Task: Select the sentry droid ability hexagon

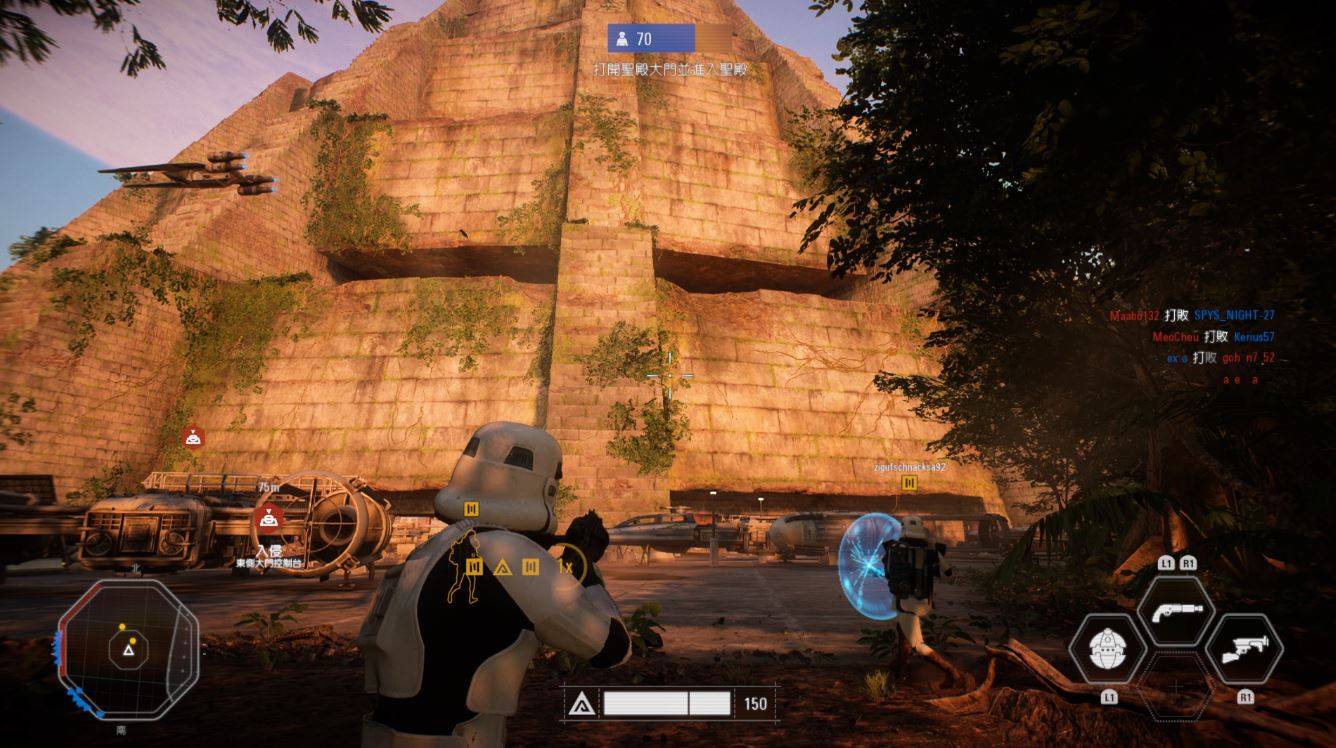Action: tap(1108, 648)
